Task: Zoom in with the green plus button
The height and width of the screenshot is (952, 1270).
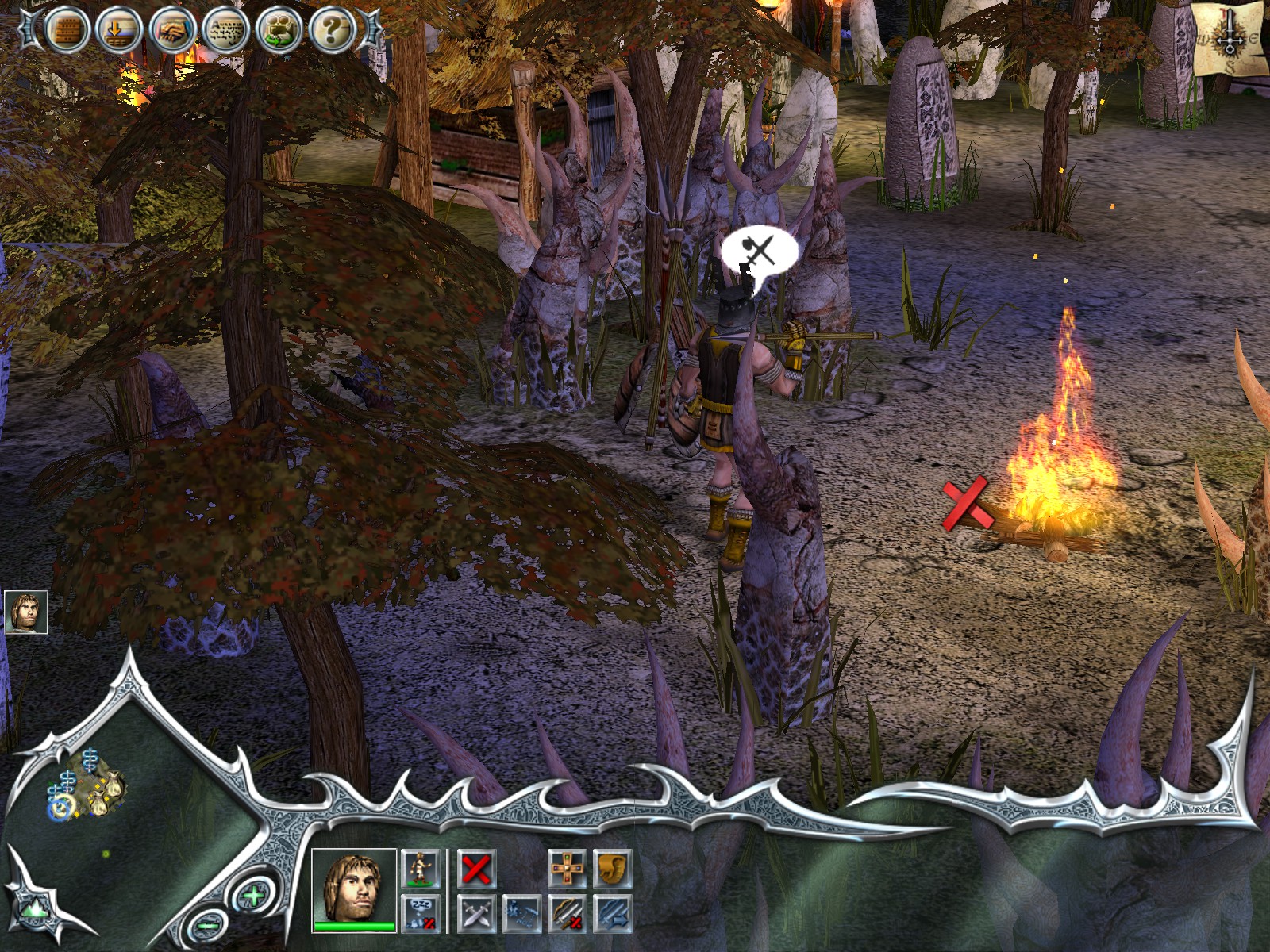Action: (252, 897)
